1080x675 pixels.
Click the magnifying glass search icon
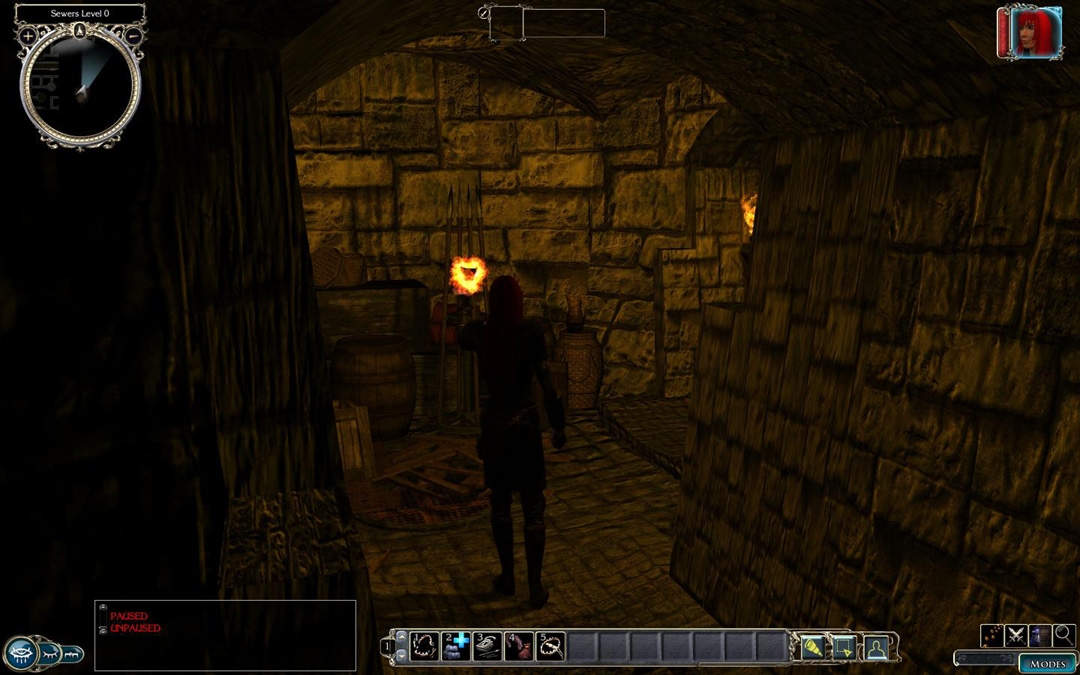[x=1064, y=635]
